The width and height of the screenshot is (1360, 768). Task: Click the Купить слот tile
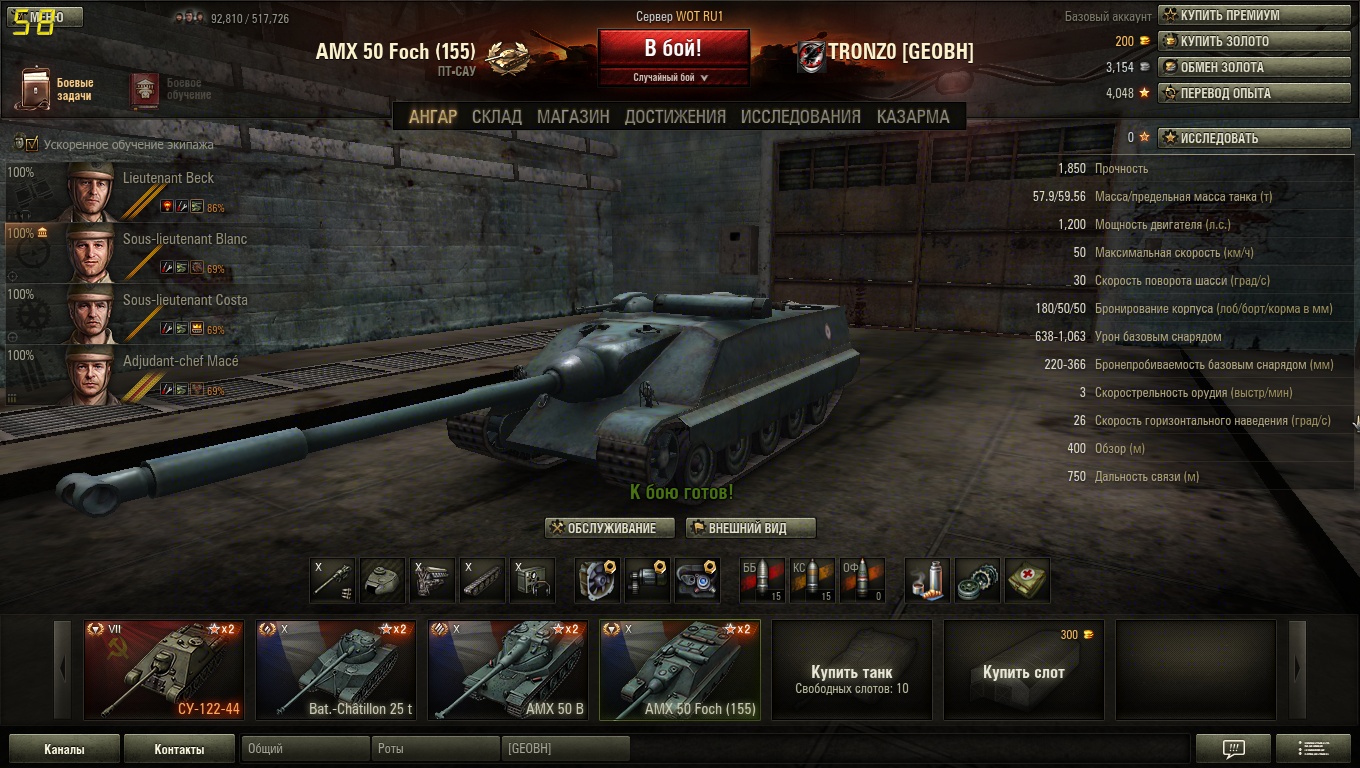(1023, 669)
